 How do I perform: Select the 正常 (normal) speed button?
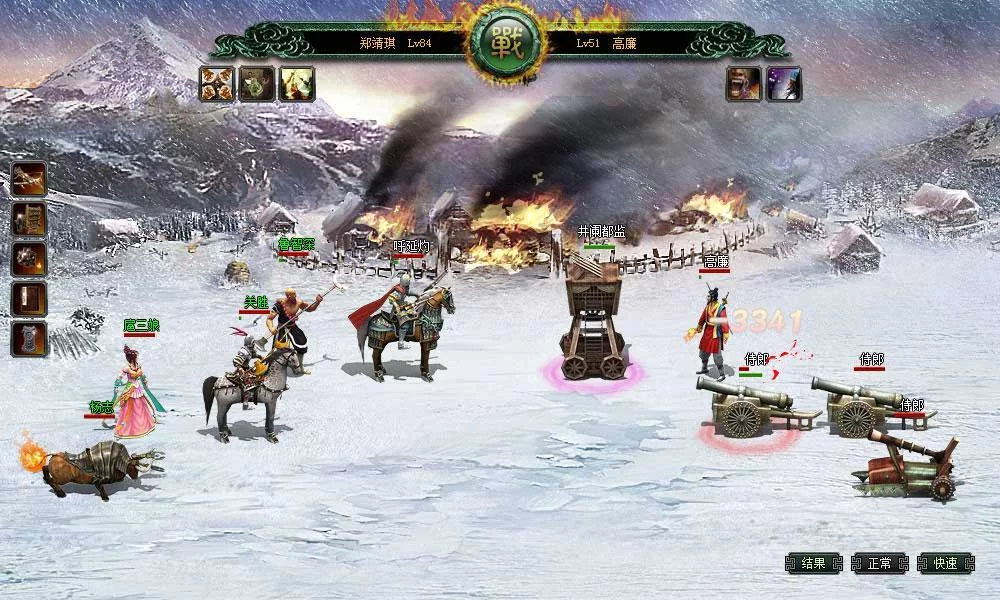pos(879,563)
